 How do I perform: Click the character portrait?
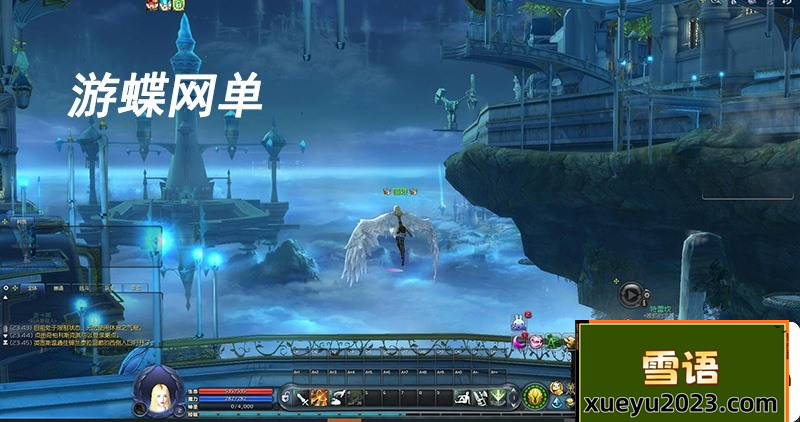[x=156, y=389]
